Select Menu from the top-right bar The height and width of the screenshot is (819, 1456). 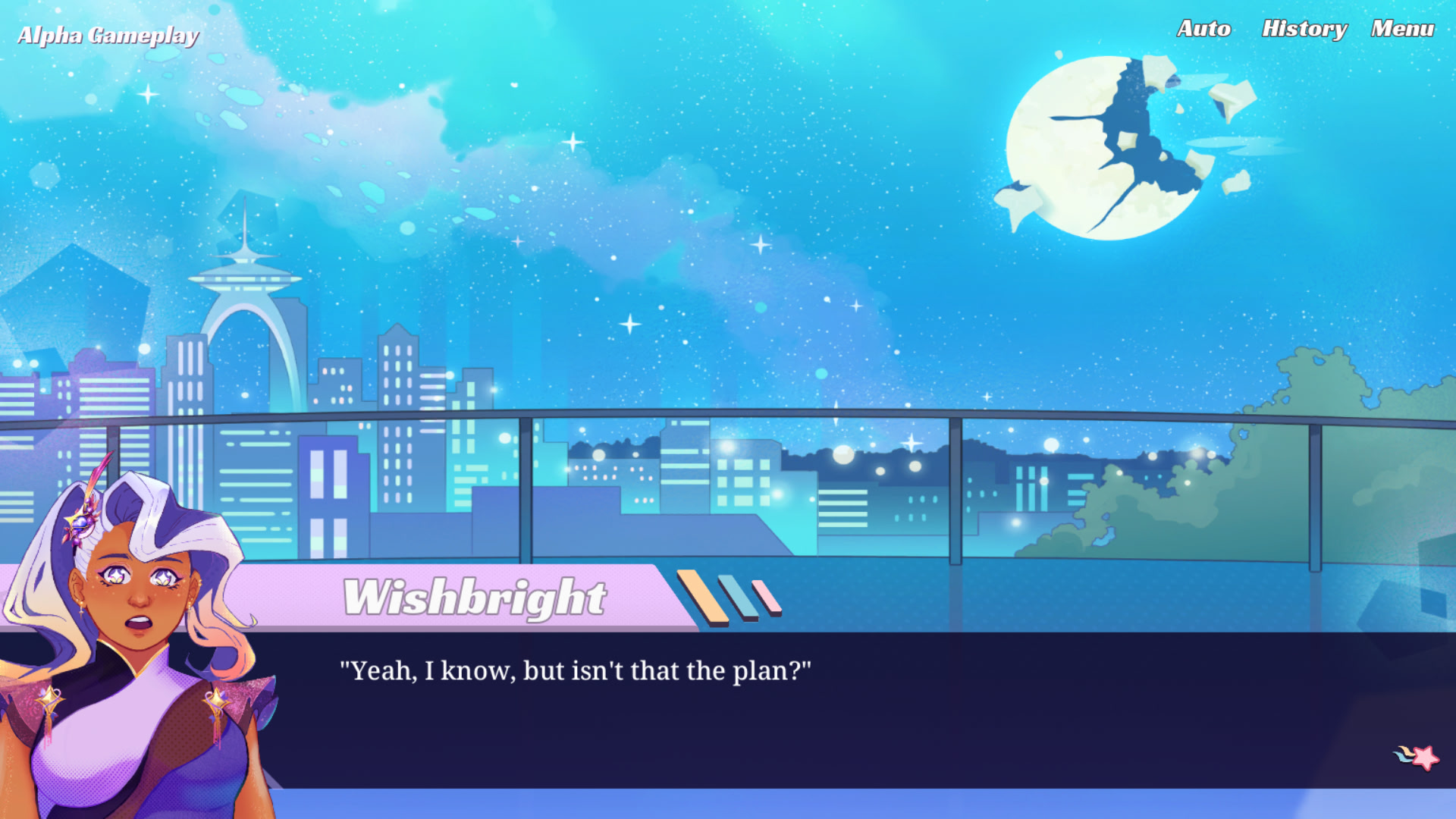[1403, 29]
